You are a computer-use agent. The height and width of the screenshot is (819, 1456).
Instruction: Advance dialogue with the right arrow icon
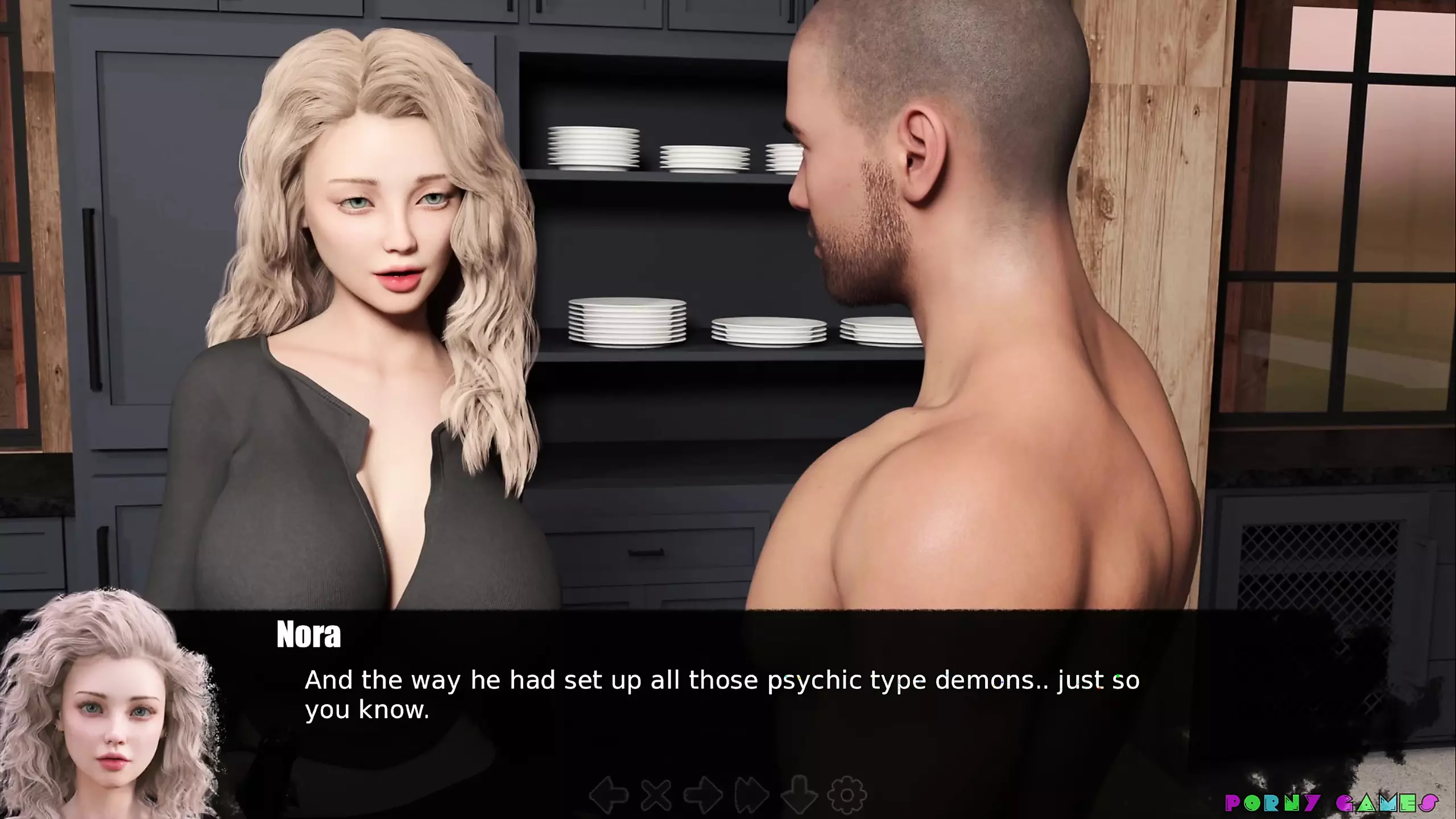point(703,794)
